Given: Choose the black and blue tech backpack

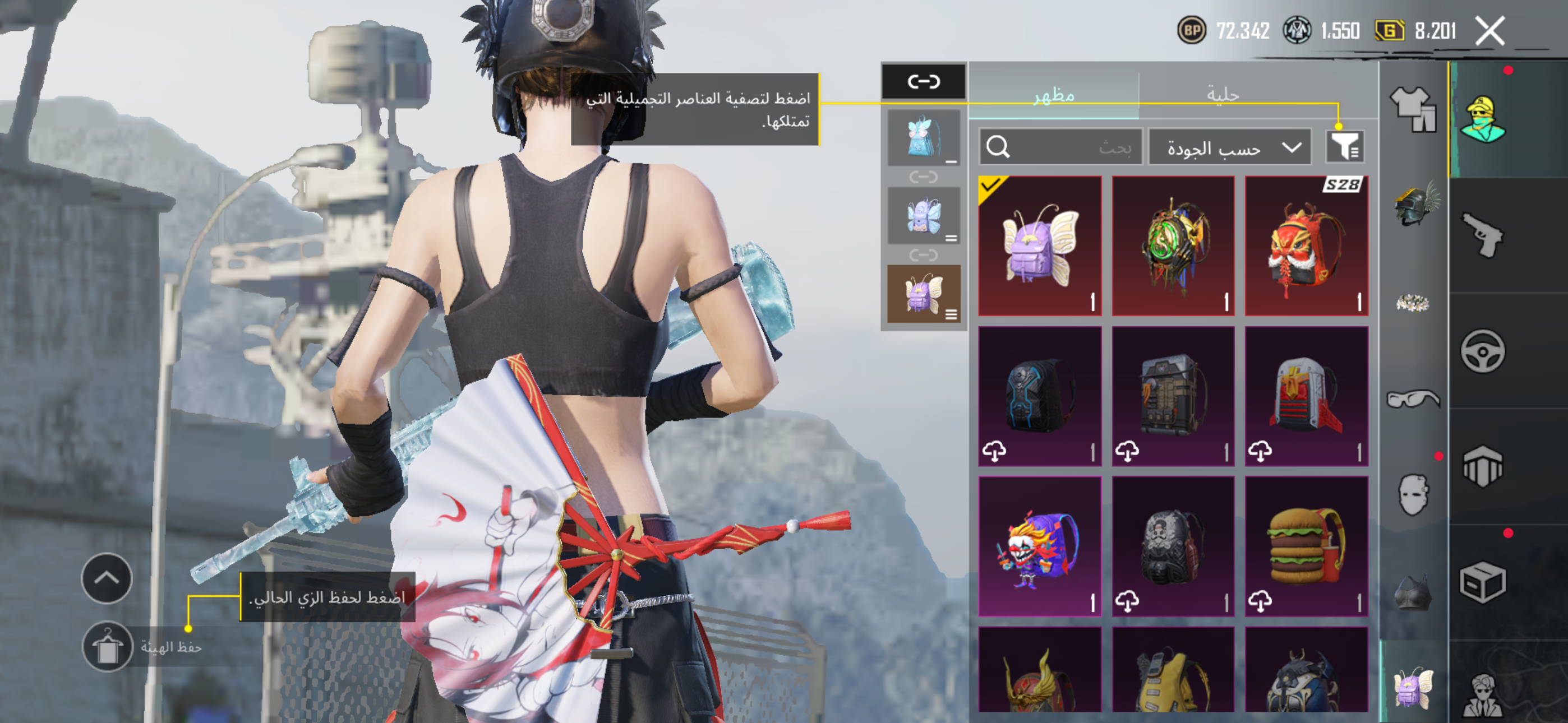Looking at the screenshot, I should pos(1040,396).
